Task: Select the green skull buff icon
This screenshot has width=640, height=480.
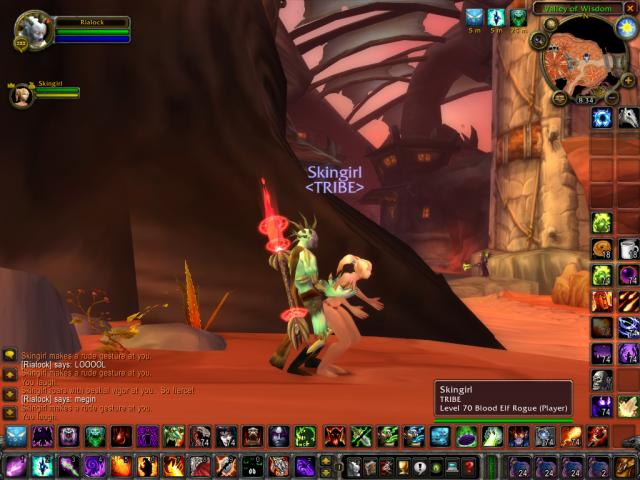Action: click(518, 17)
